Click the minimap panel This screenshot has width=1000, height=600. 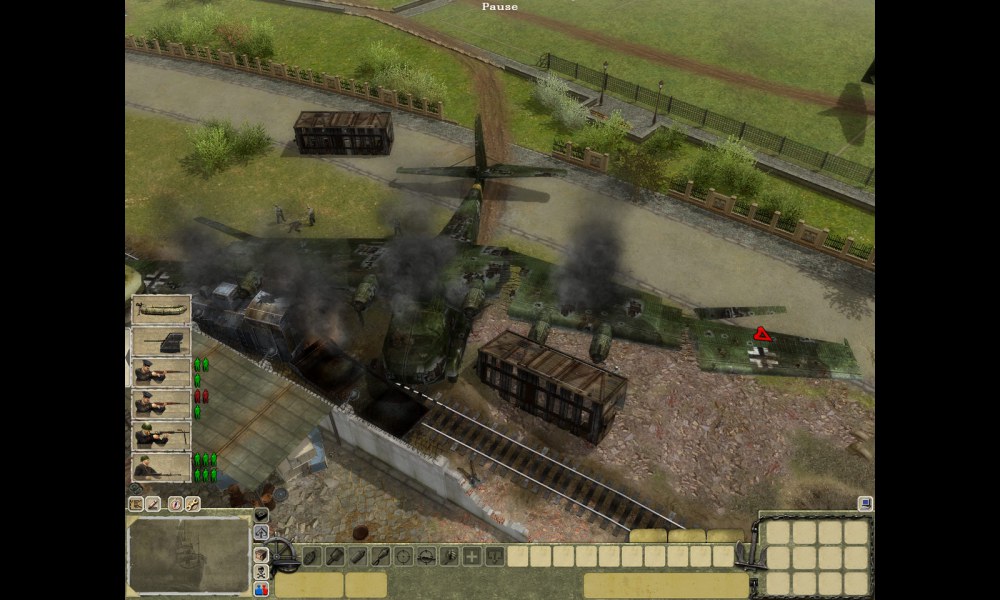click(x=189, y=553)
